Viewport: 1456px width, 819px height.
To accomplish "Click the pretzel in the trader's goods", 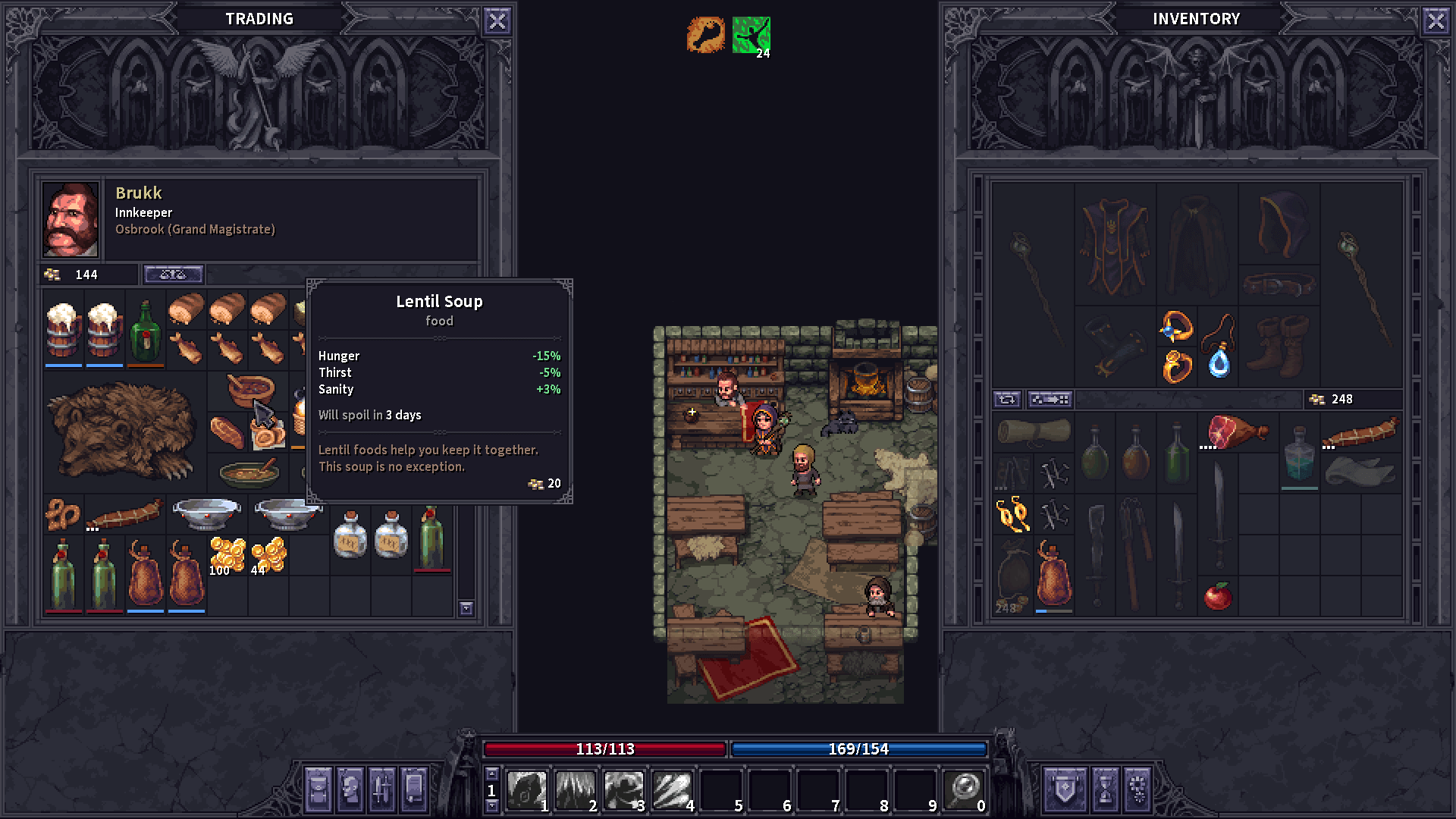I will pyautogui.click(x=62, y=514).
